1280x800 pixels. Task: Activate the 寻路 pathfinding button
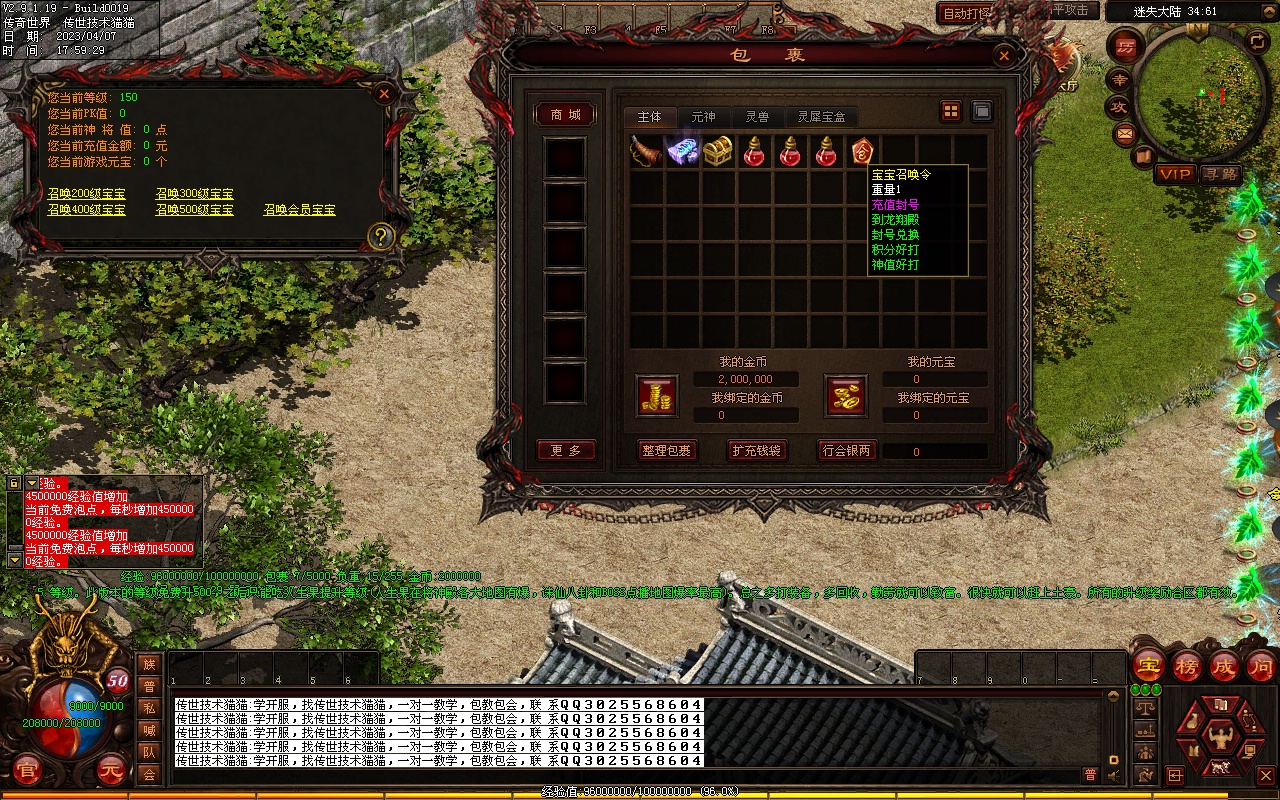[x=1220, y=174]
